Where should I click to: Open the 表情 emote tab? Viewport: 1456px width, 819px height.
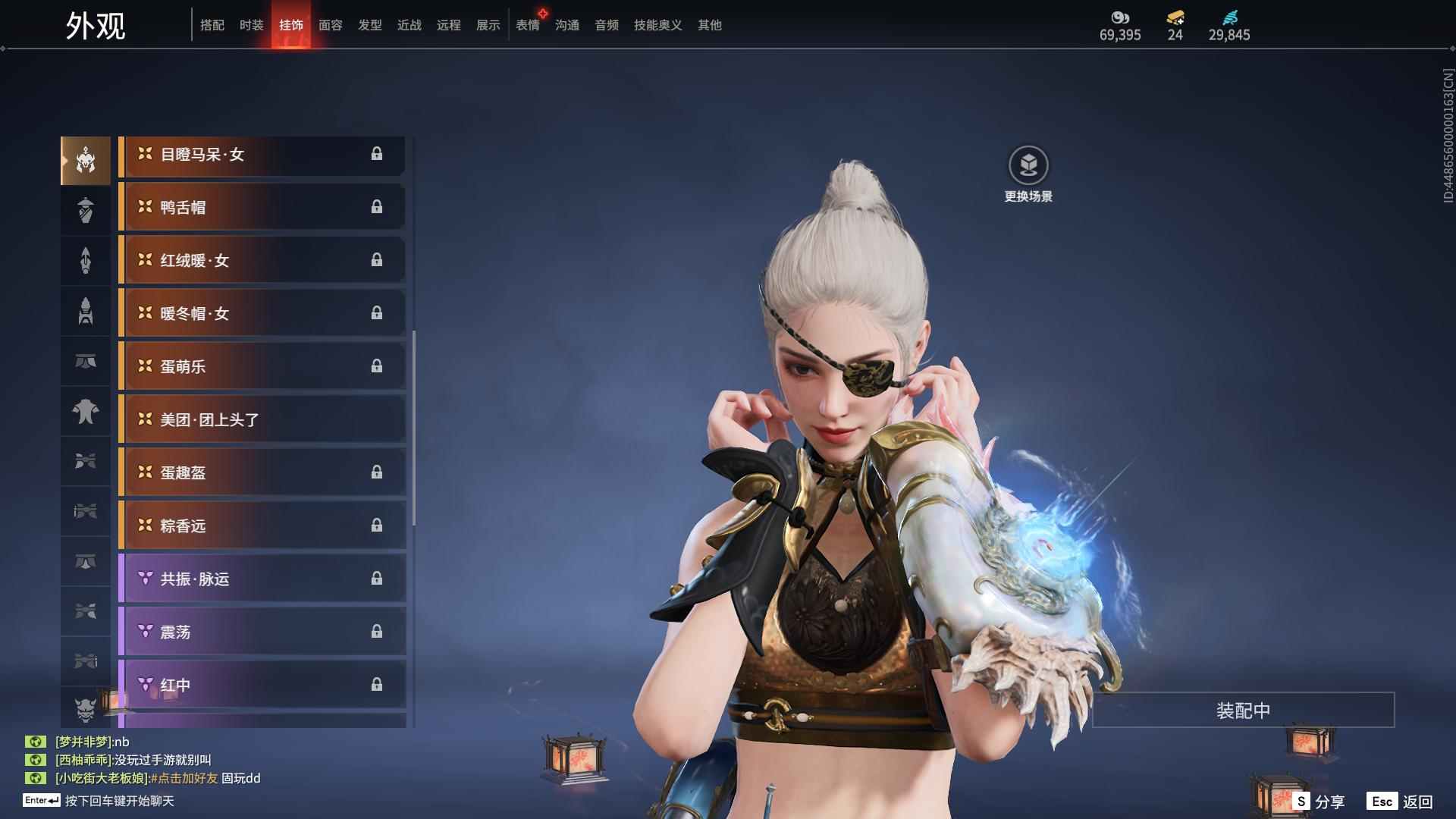(x=528, y=25)
